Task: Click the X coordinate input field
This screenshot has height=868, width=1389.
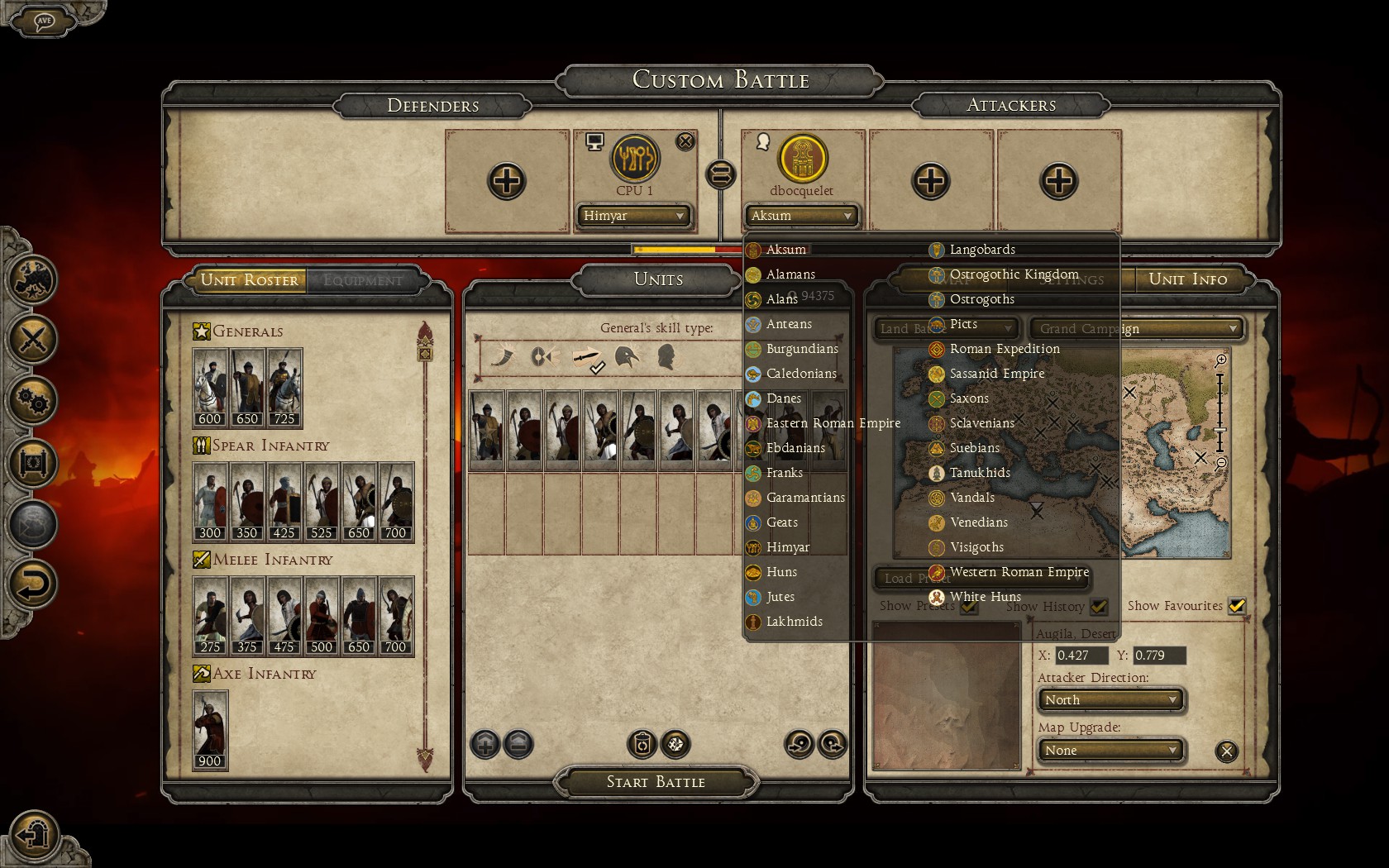Action: click(1081, 656)
